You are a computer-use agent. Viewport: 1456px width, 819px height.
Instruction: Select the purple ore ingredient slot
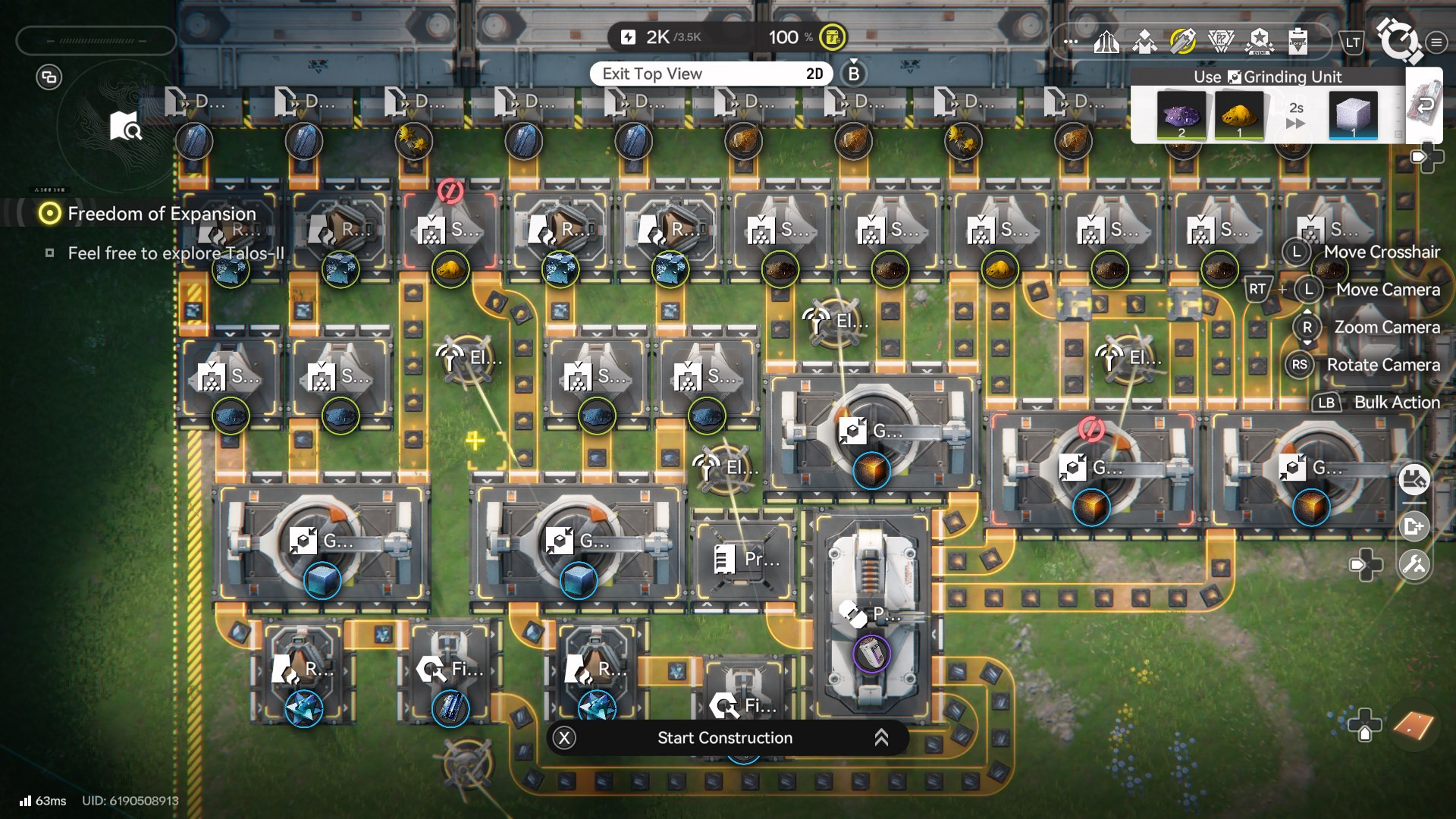[x=1181, y=115]
